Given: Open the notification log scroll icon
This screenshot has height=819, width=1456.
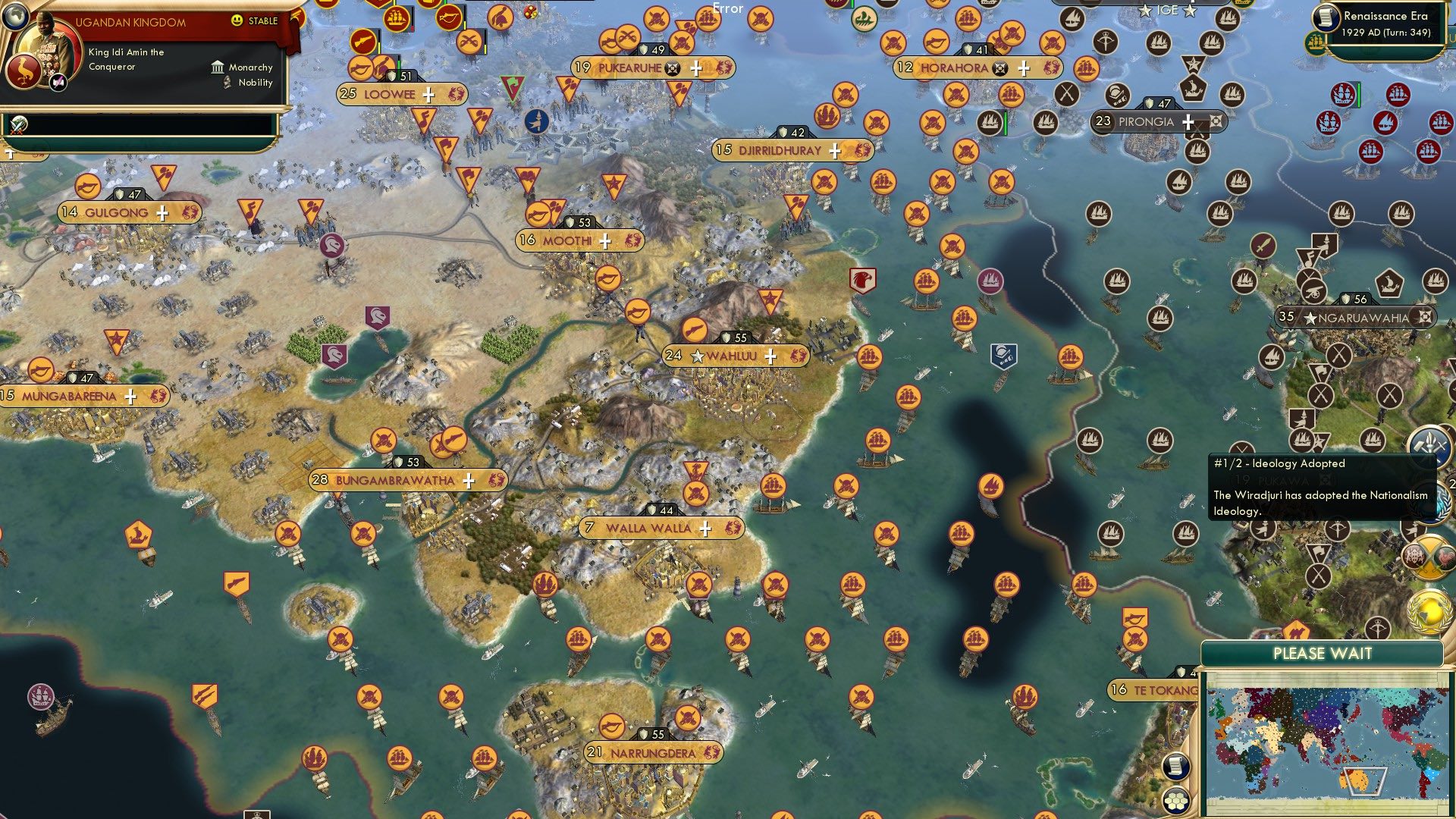Looking at the screenshot, I should (x=1175, y=767).
